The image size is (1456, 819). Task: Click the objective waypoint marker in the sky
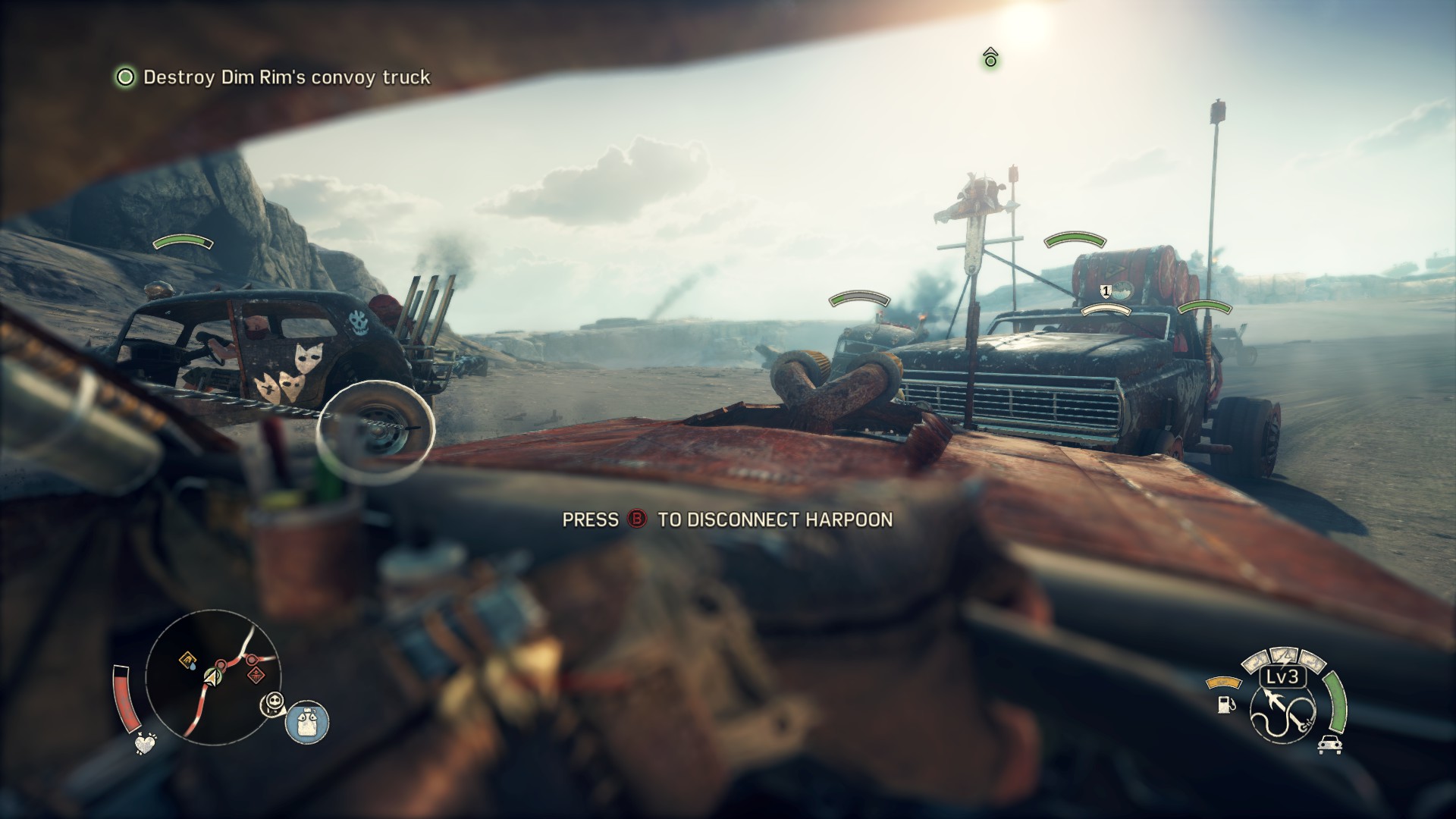tap(990, 58)
